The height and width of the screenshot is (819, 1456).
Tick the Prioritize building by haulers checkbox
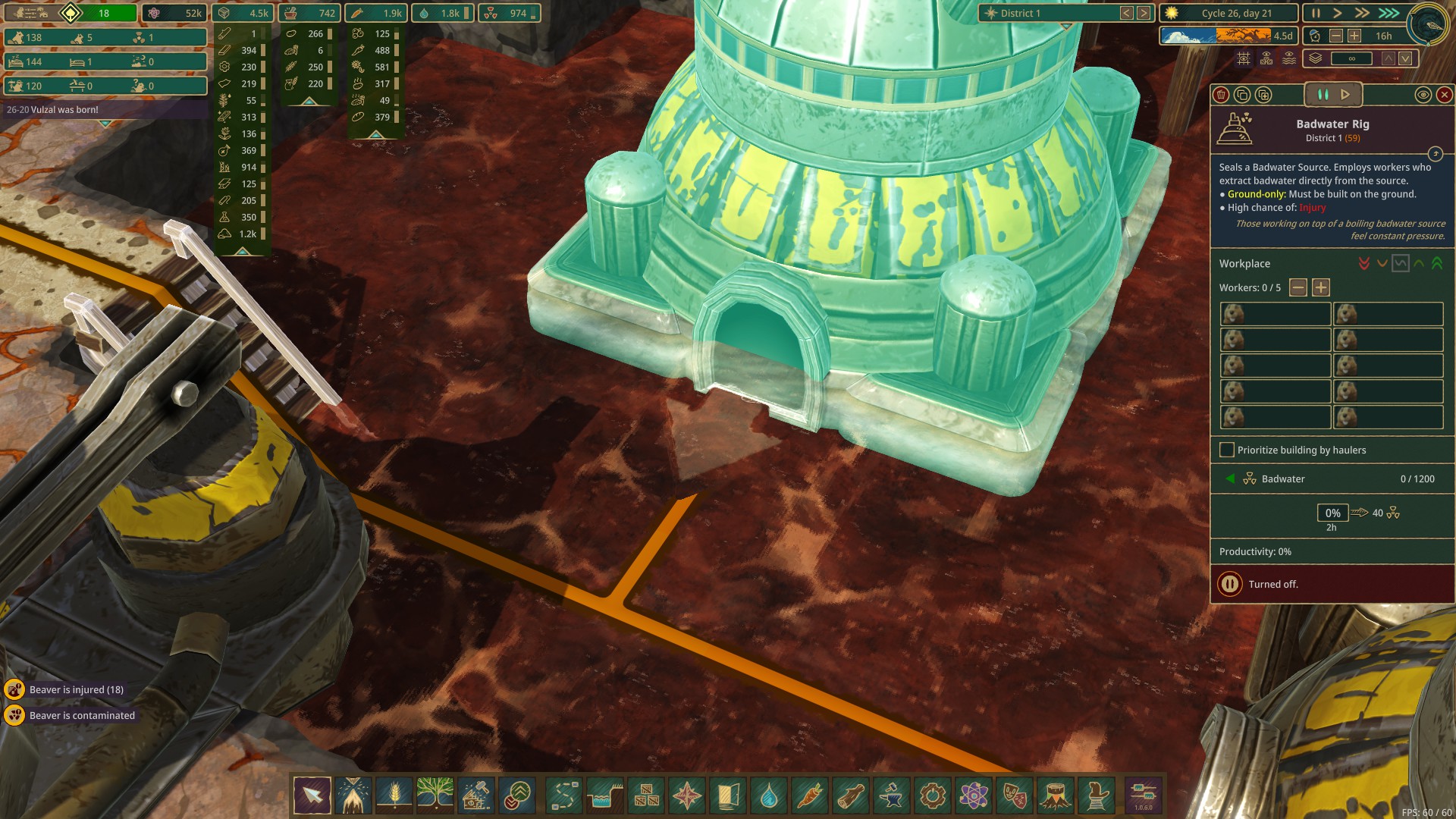(x=1226, y=450)
